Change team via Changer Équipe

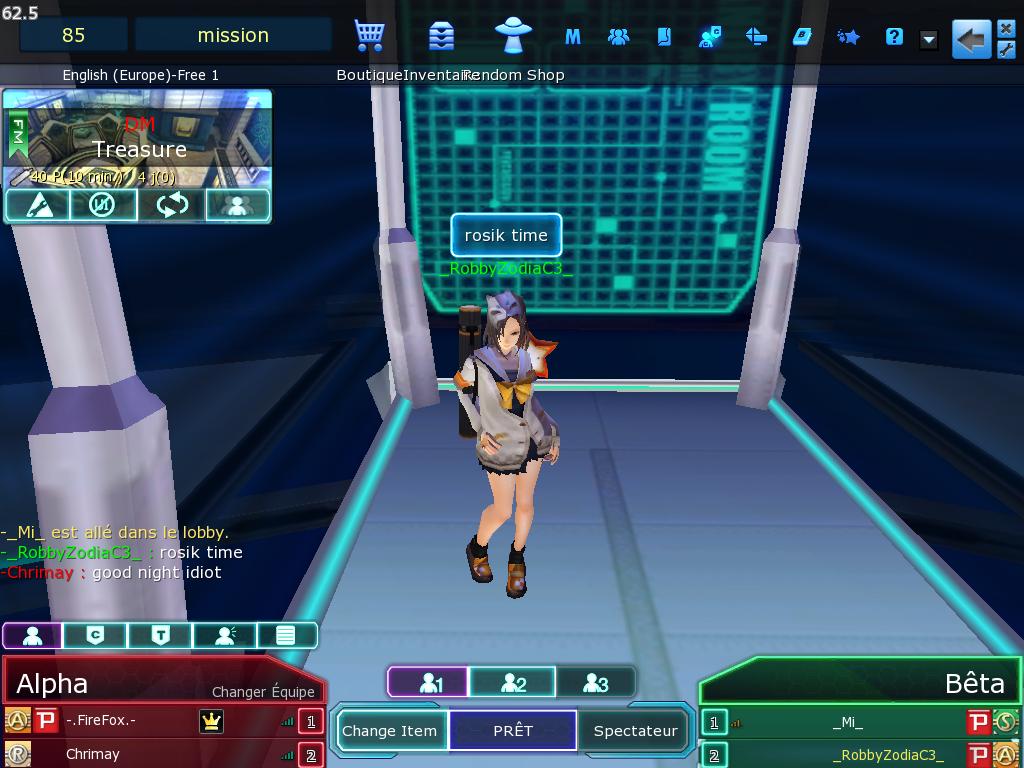point(263,692)
